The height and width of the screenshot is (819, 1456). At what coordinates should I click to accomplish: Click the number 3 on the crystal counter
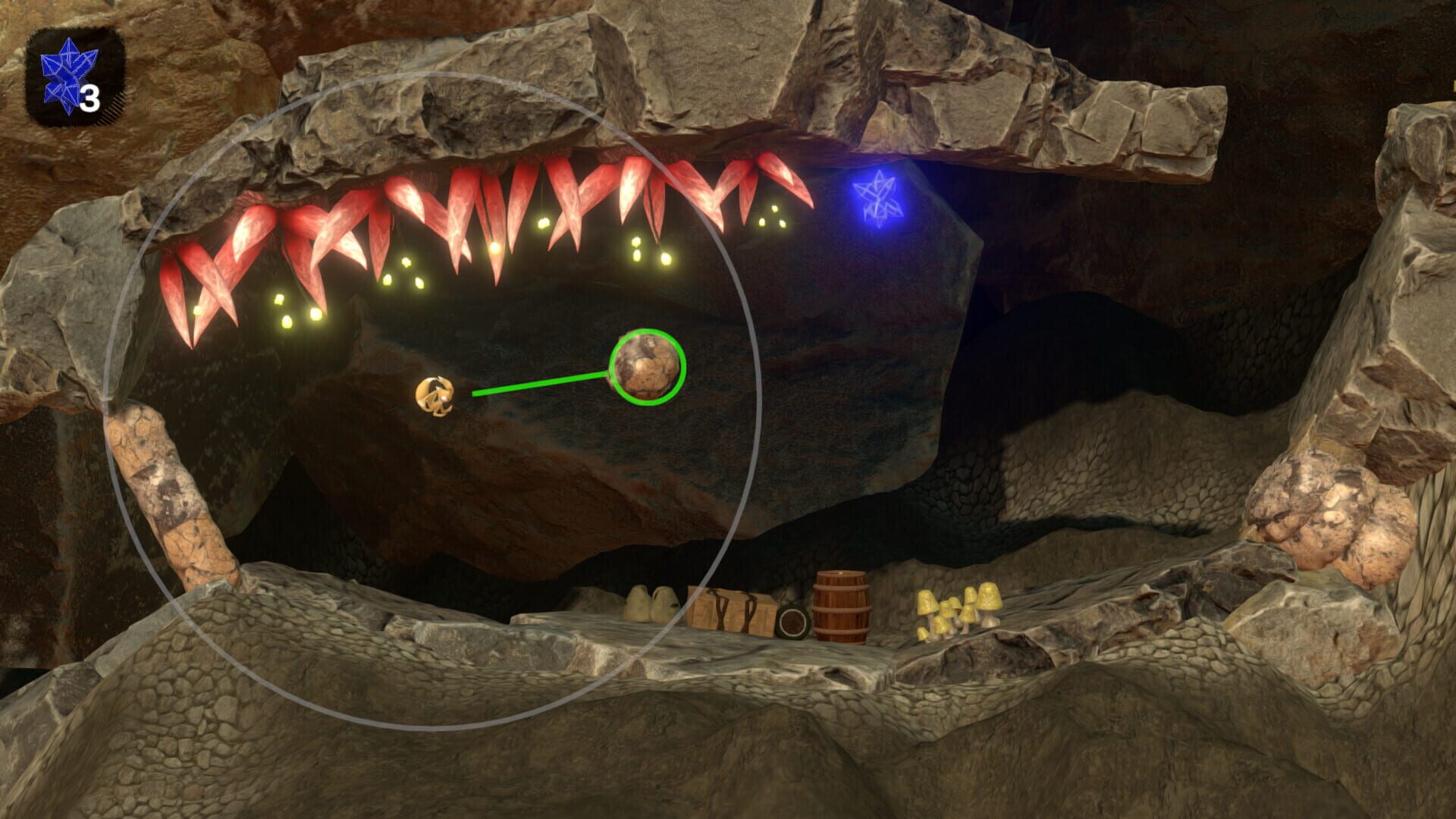click(x=91, y=99)
